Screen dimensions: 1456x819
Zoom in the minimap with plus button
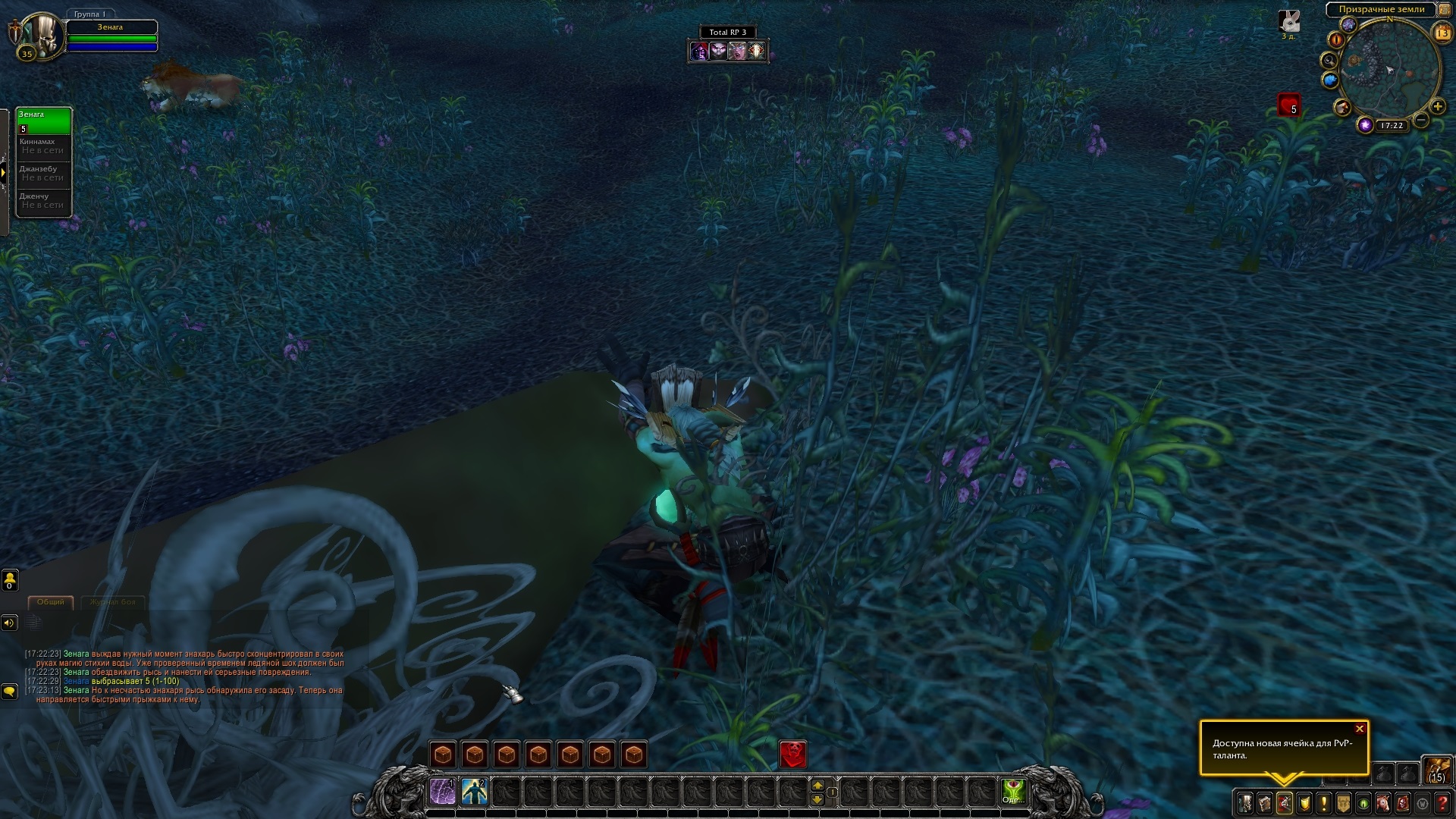click(x=1437, y=107)
